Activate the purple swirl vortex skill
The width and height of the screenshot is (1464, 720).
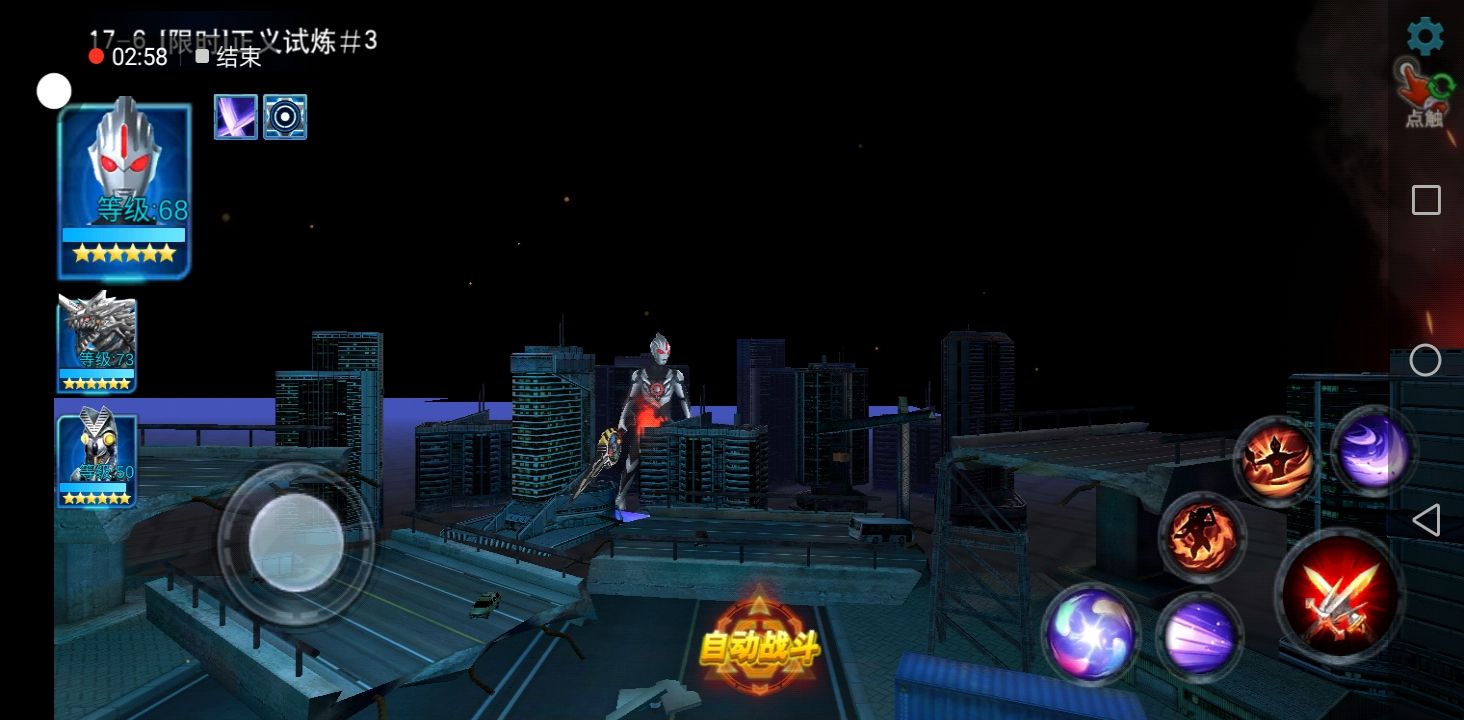point(1374,451)
